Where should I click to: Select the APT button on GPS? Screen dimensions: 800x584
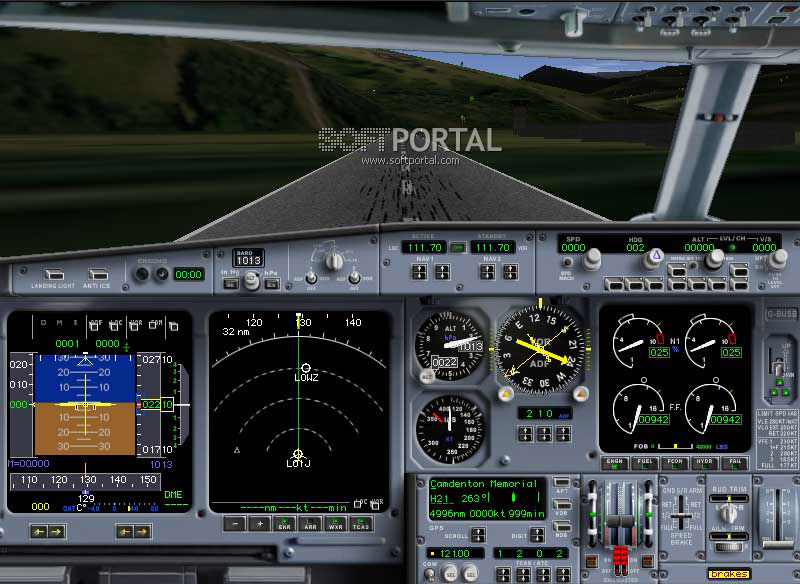pos(562,483)
